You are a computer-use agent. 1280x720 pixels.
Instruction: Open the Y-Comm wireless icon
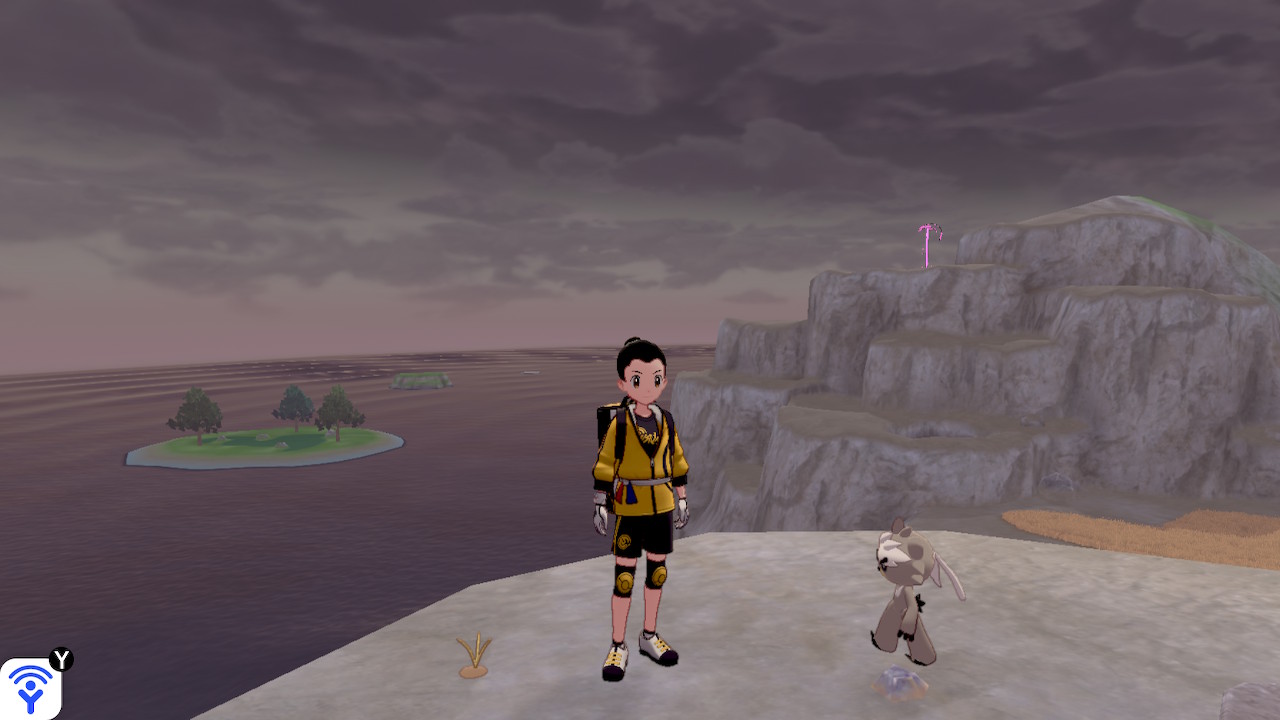(x=31, y=688)
